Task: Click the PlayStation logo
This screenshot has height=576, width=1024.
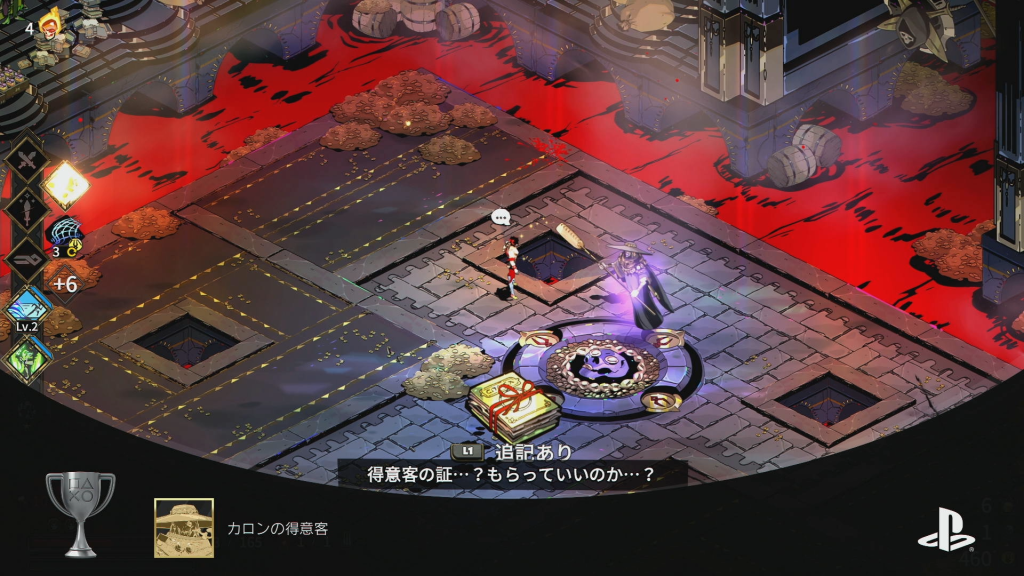Action: pos(946,529)
